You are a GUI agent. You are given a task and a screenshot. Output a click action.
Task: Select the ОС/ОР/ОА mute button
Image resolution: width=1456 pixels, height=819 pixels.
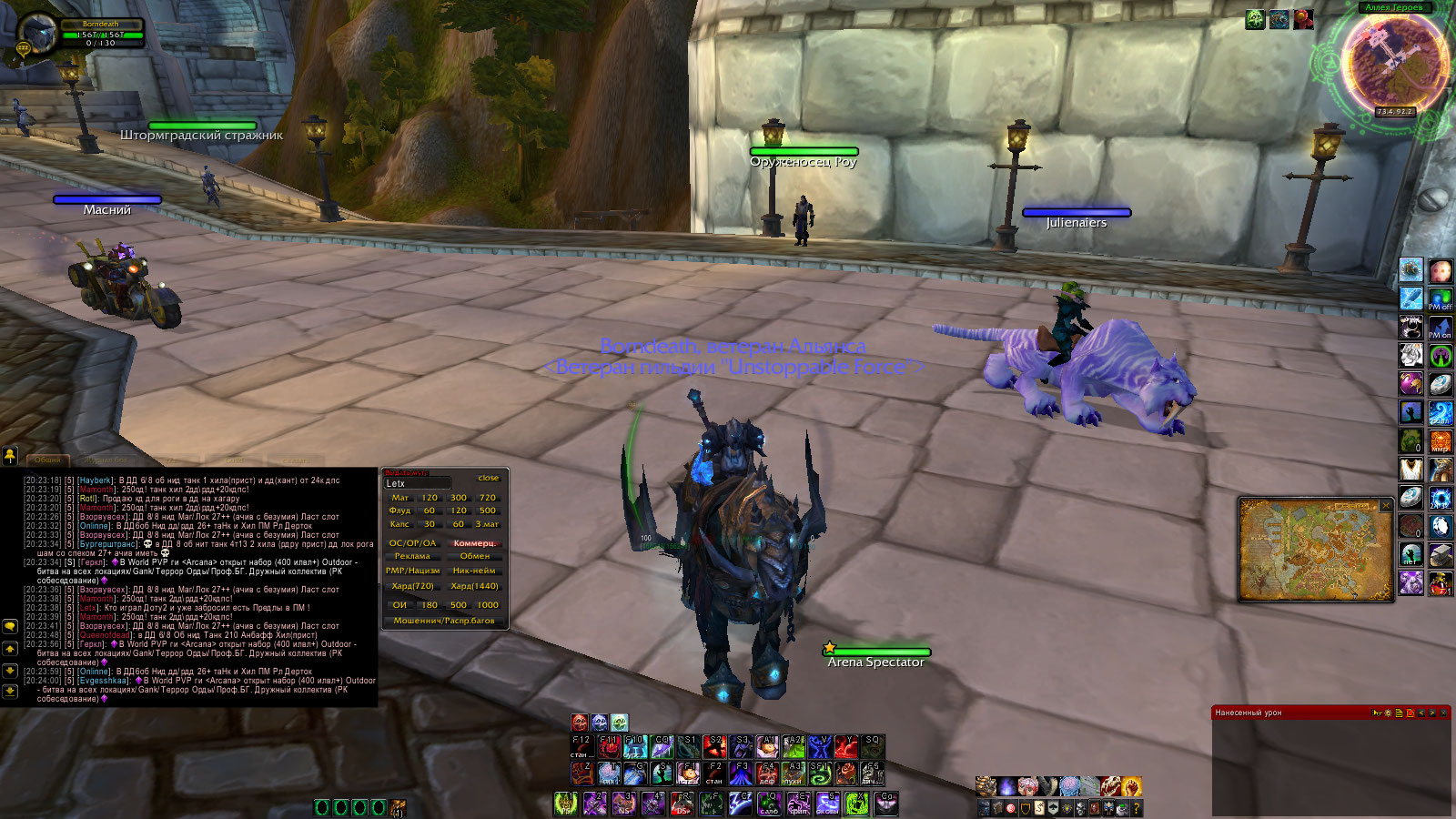pos(412,543)
